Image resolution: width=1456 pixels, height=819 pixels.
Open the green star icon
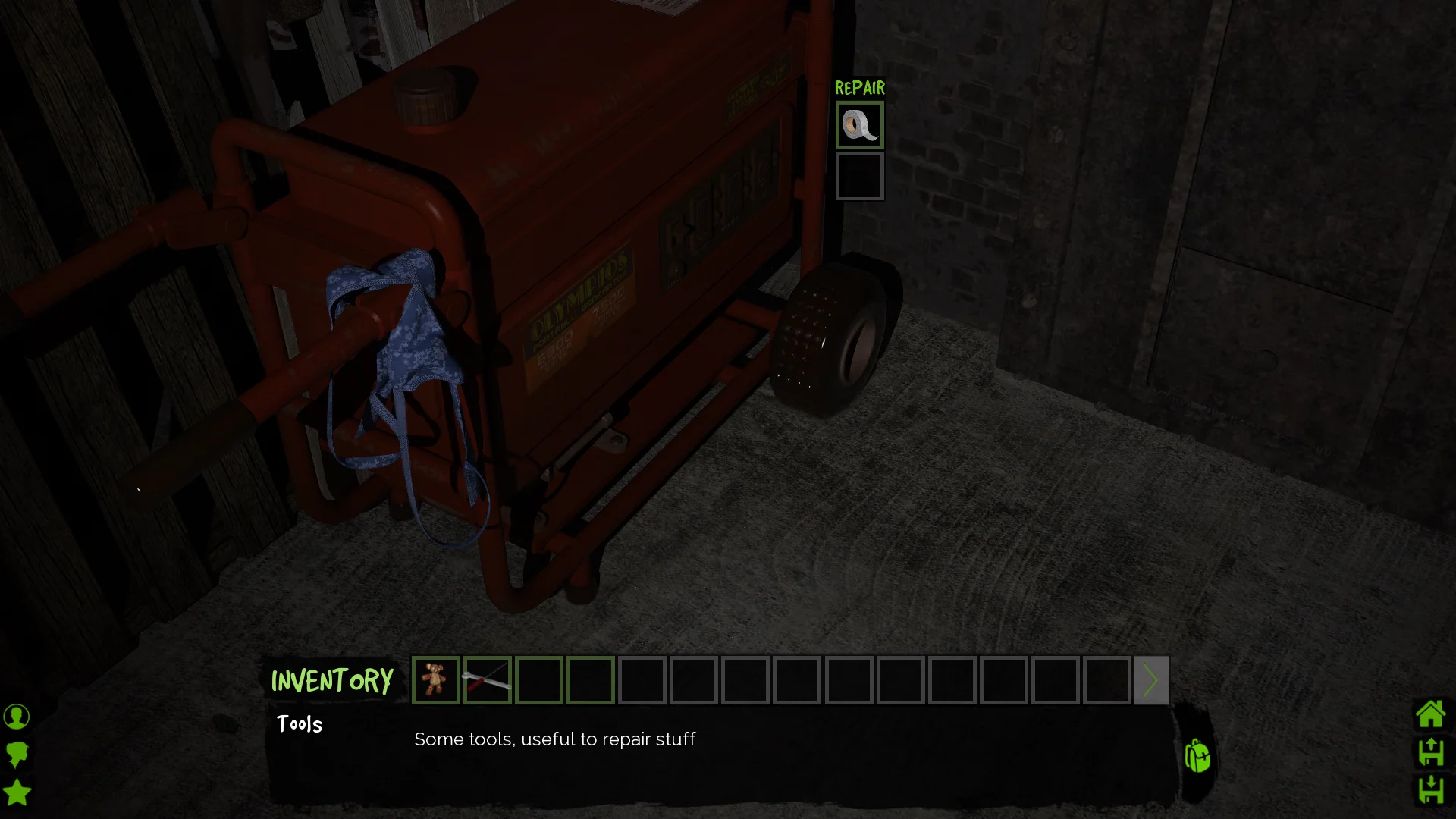click(17, 792)
